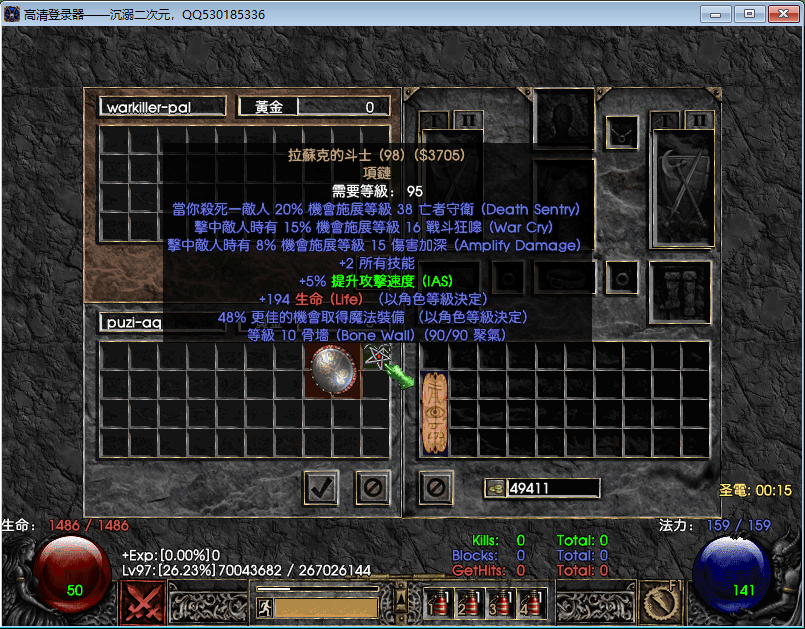This screenshot has width=805, height=629.
Task: Open the crossed-swords attack skill selector
Action: pos(142,603)
